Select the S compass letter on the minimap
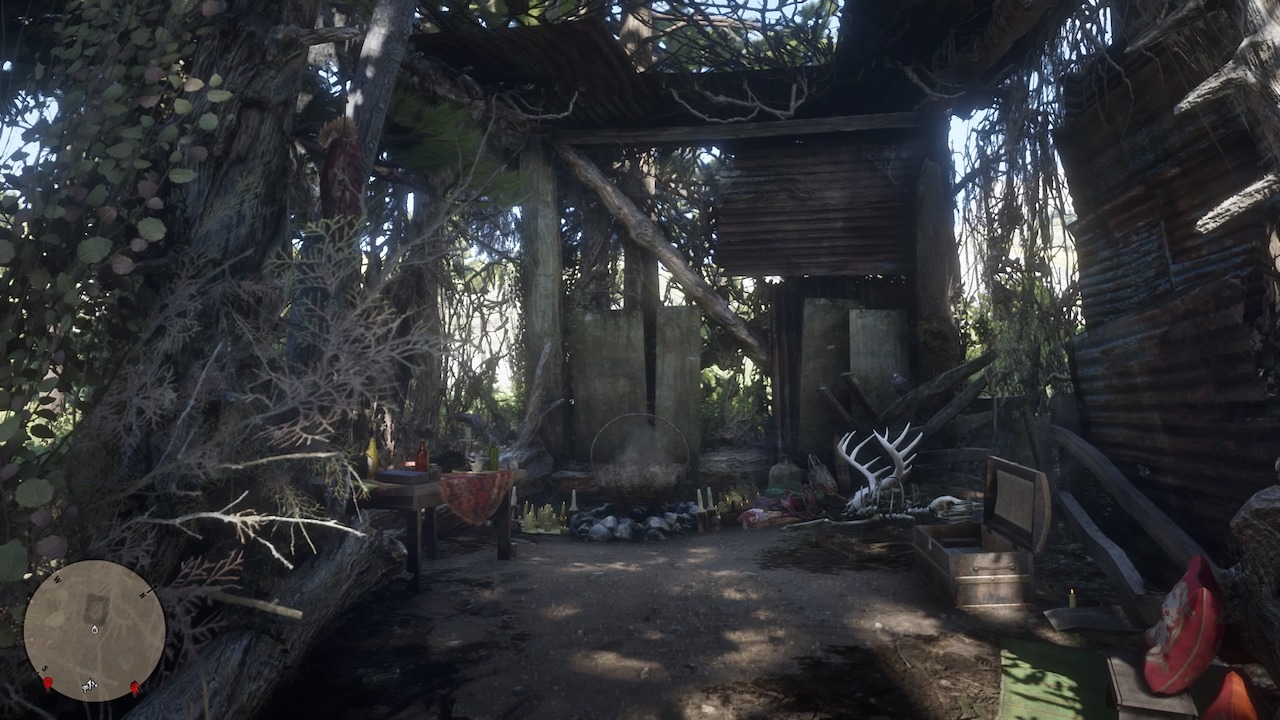 click(44, 669)
